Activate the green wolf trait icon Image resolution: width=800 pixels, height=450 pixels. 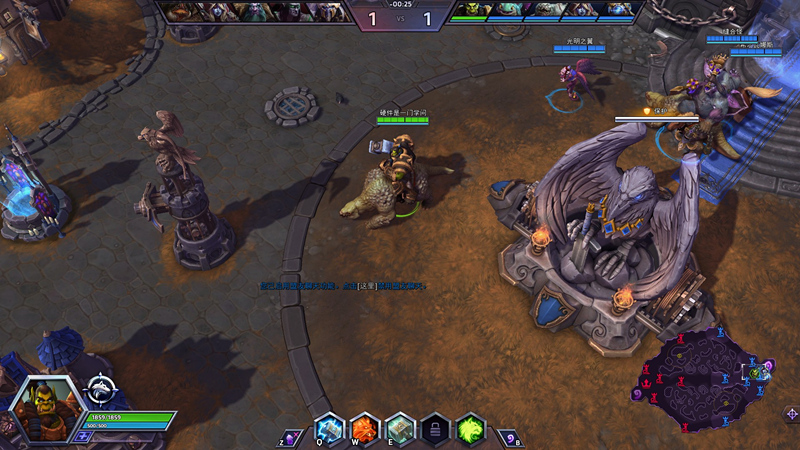pyautogui.click(x=471, y=429)
